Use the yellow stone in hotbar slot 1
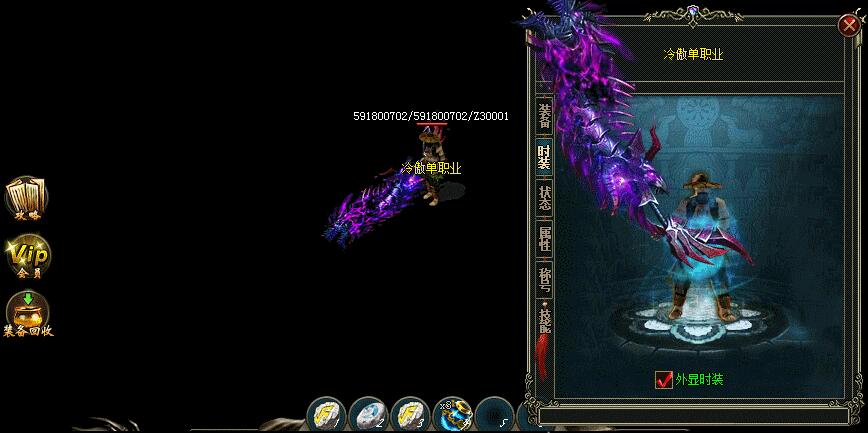This screenshot has height=433, width=868. click(x=326, y=414)
